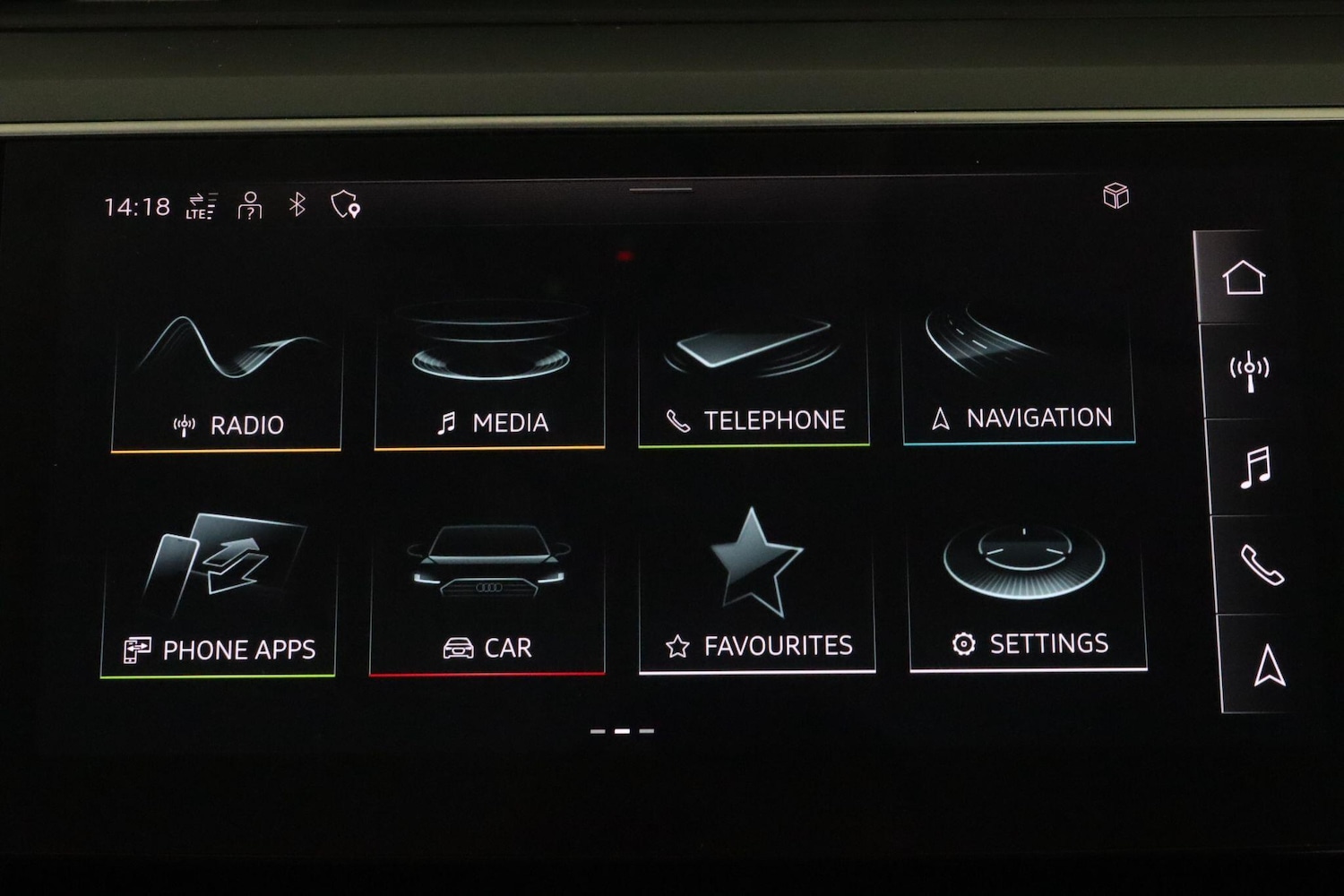Click the Bluetooth status icon
Screen dimensions: 1344x896
[297, 205]
